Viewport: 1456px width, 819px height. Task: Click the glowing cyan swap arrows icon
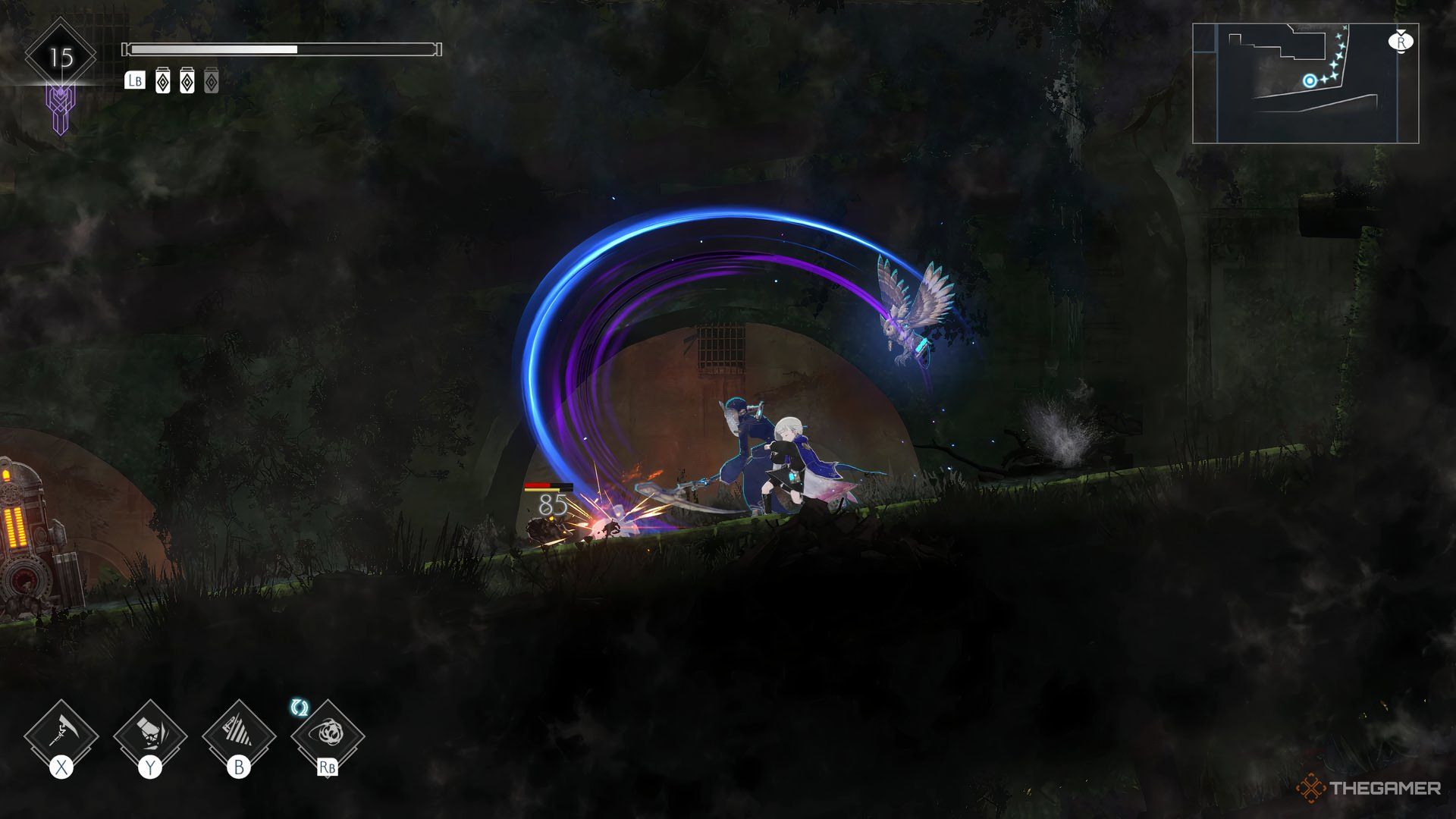click(300, 708)
